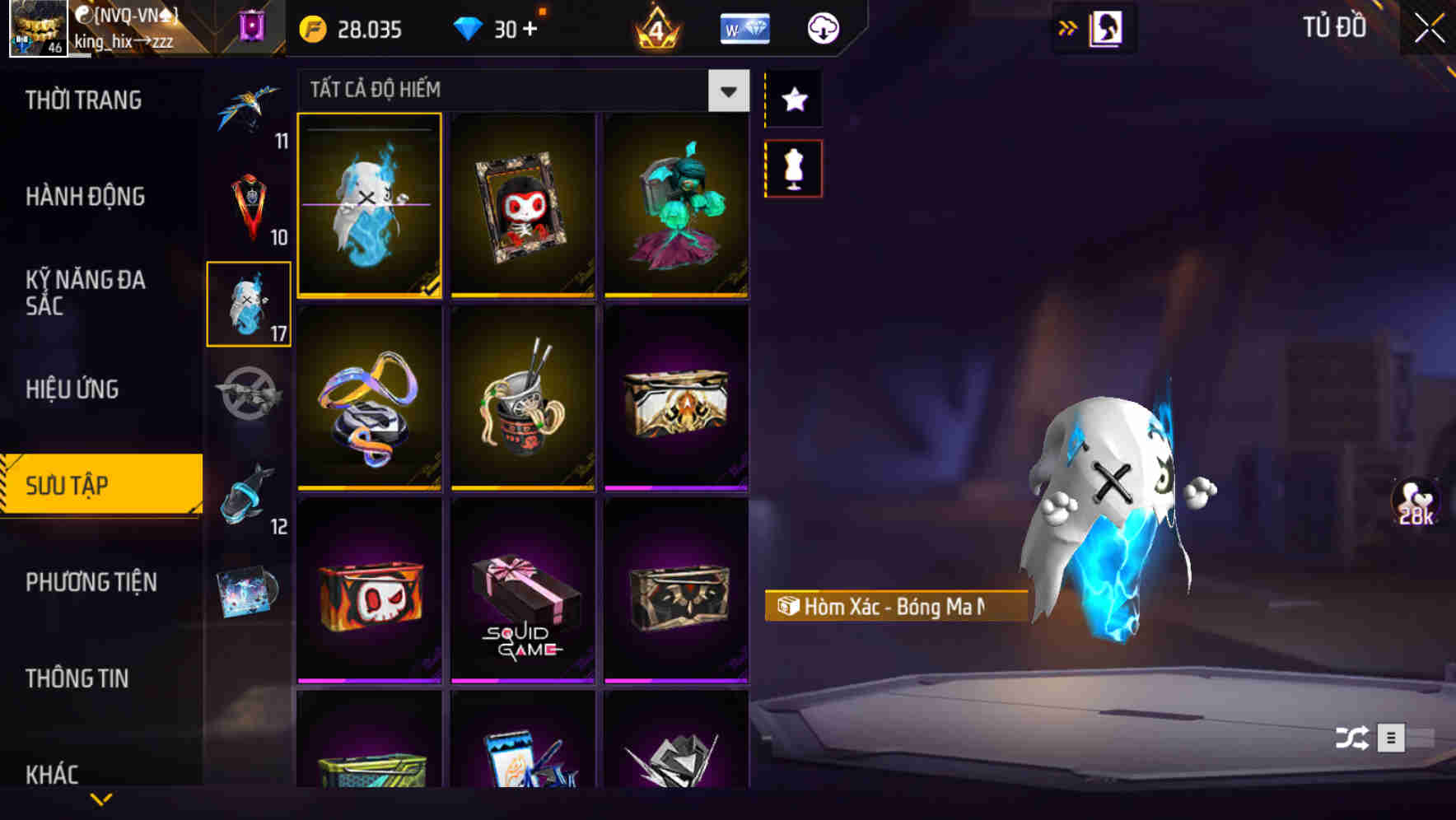The height and width of the screenshot is (820, 1456).
Task: Click the double-arrow expander near the top
Action: tap(1068, 27)
